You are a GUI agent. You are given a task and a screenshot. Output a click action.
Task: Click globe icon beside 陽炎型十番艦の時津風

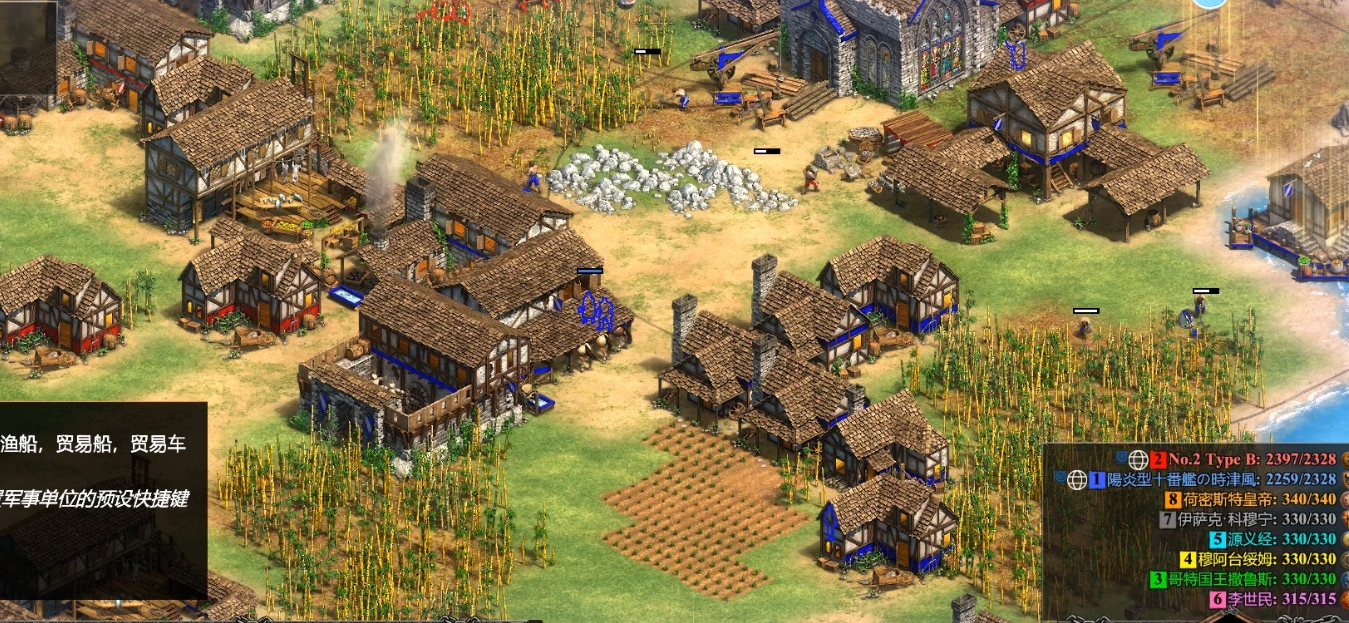coord(1077,480)
